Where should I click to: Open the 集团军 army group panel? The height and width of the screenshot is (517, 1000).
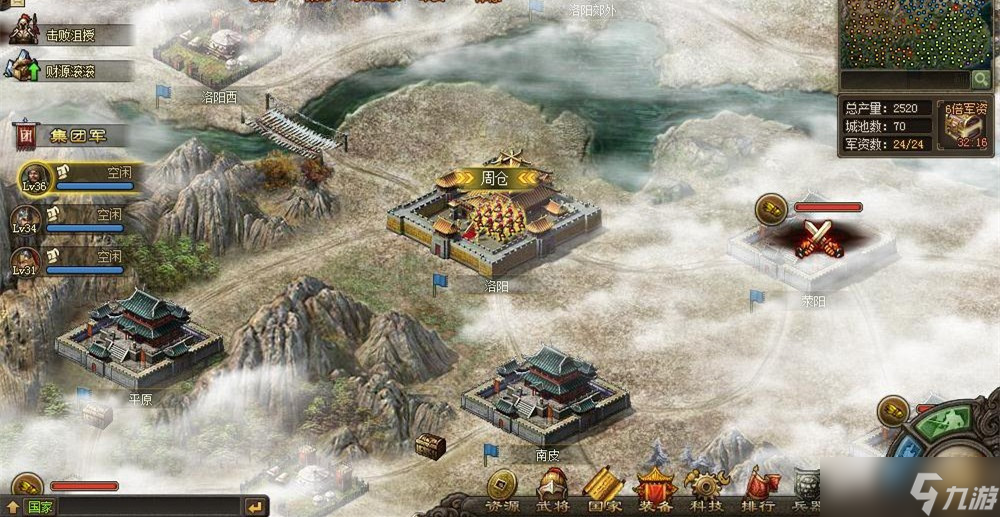72,134
